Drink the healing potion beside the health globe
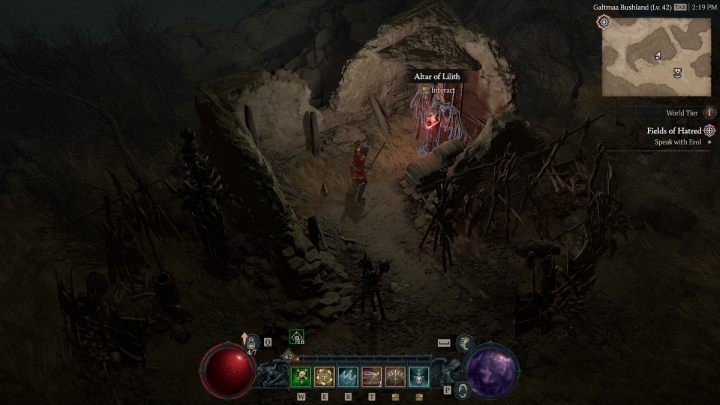 (253, 344)
